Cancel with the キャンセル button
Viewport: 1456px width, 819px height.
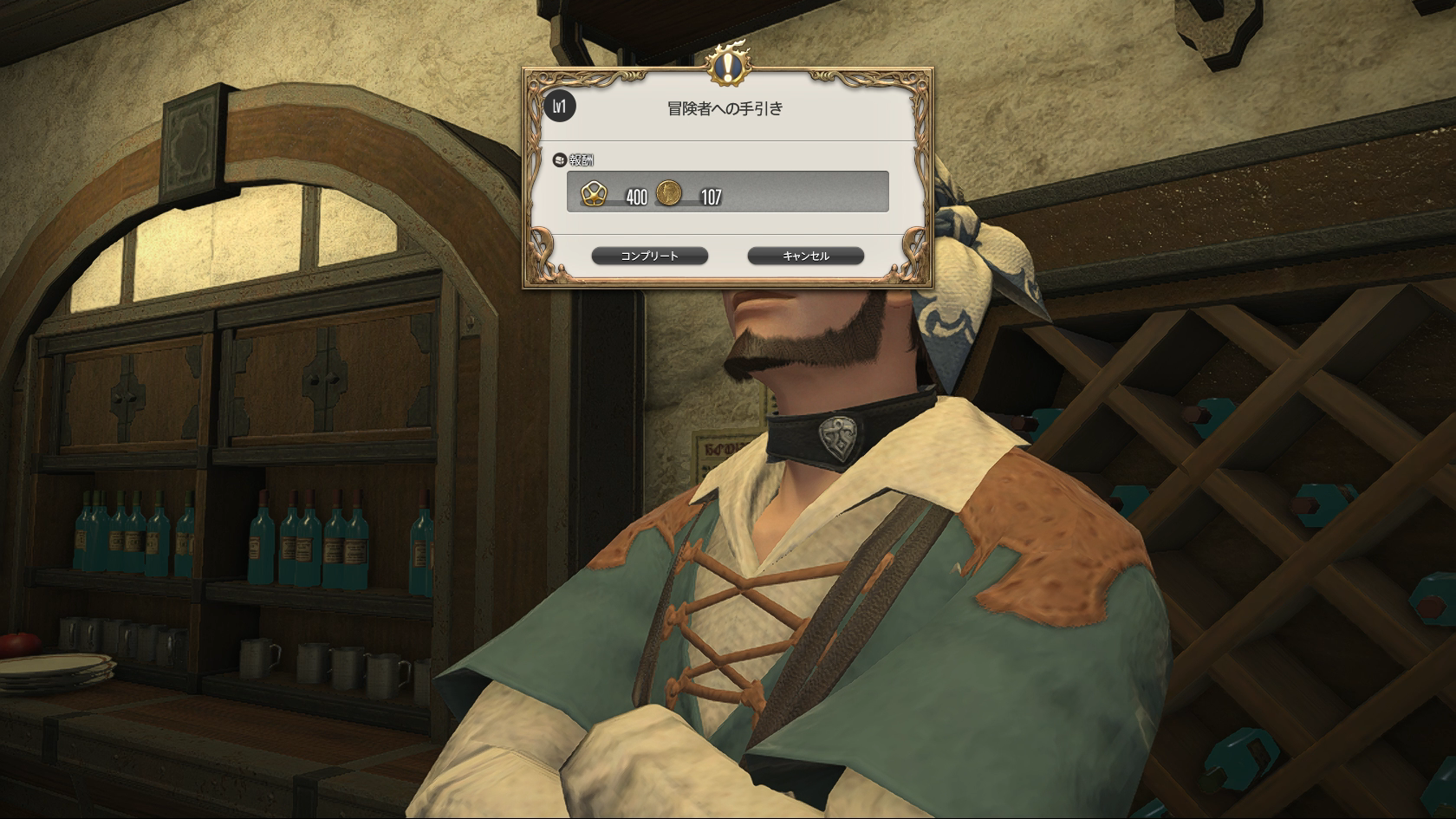pyautogui.click(x=805, y=256)
